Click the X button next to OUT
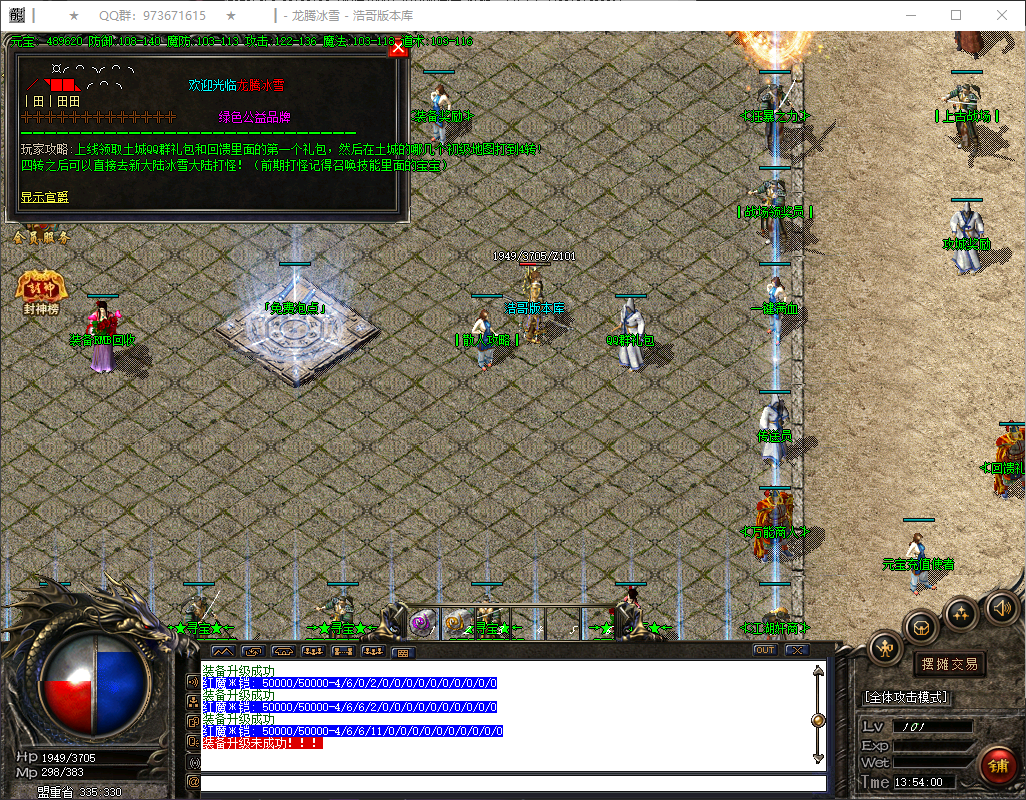This screenshot has height=800, width=1026. (x=796, y=650)
